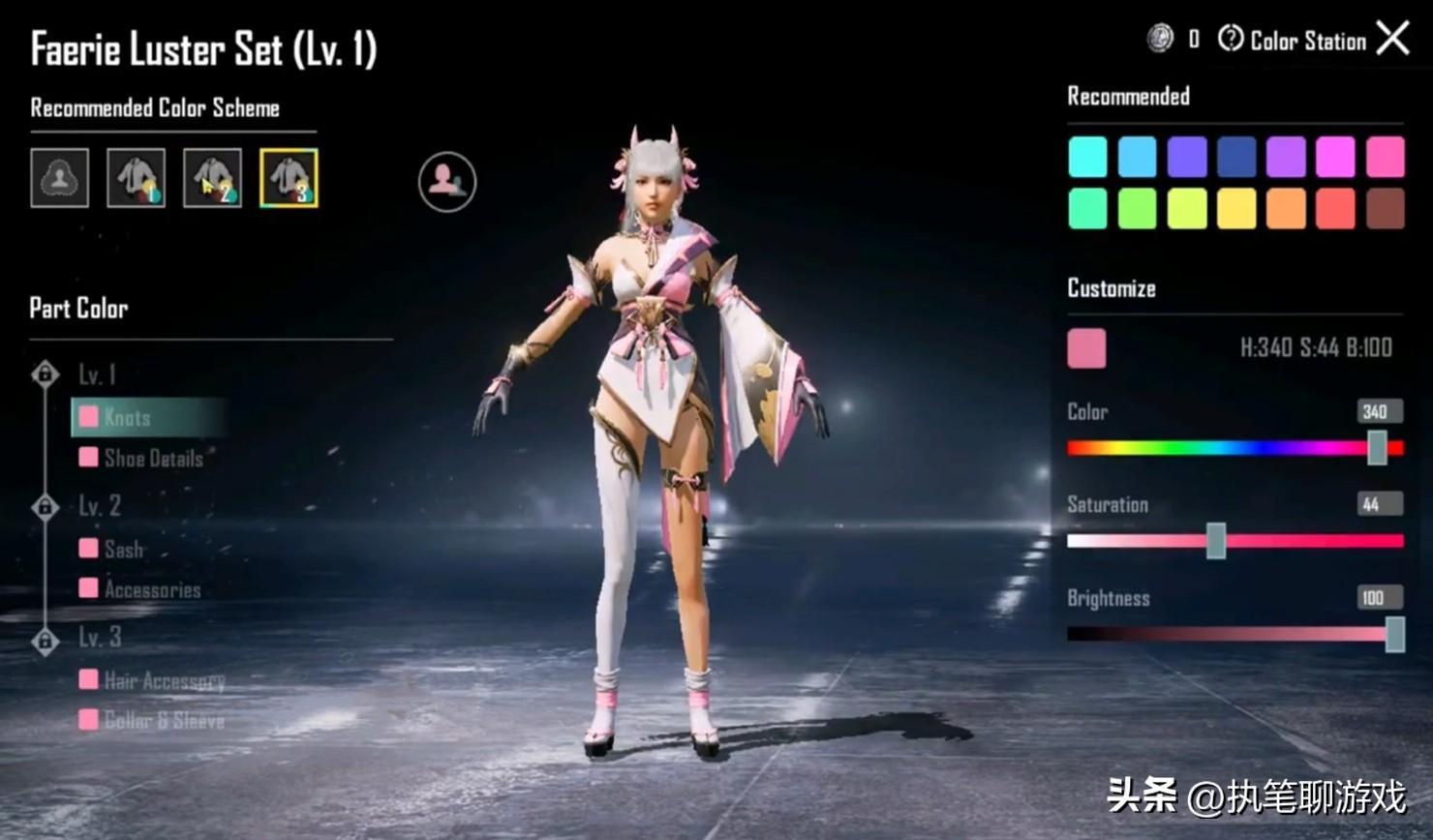Close the Color Station screen

[1392, 39]
